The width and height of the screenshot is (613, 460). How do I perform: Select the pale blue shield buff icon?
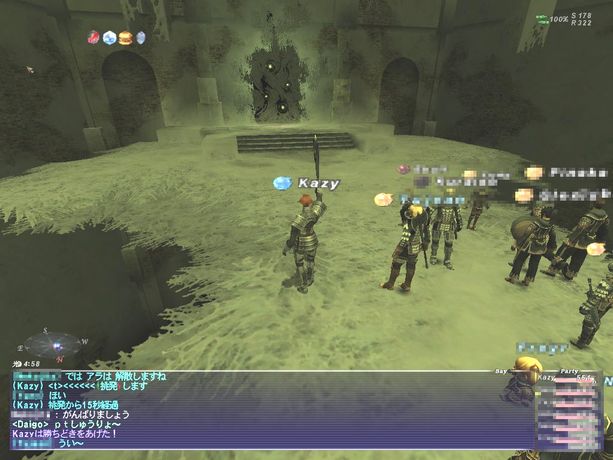click(140, 37)
